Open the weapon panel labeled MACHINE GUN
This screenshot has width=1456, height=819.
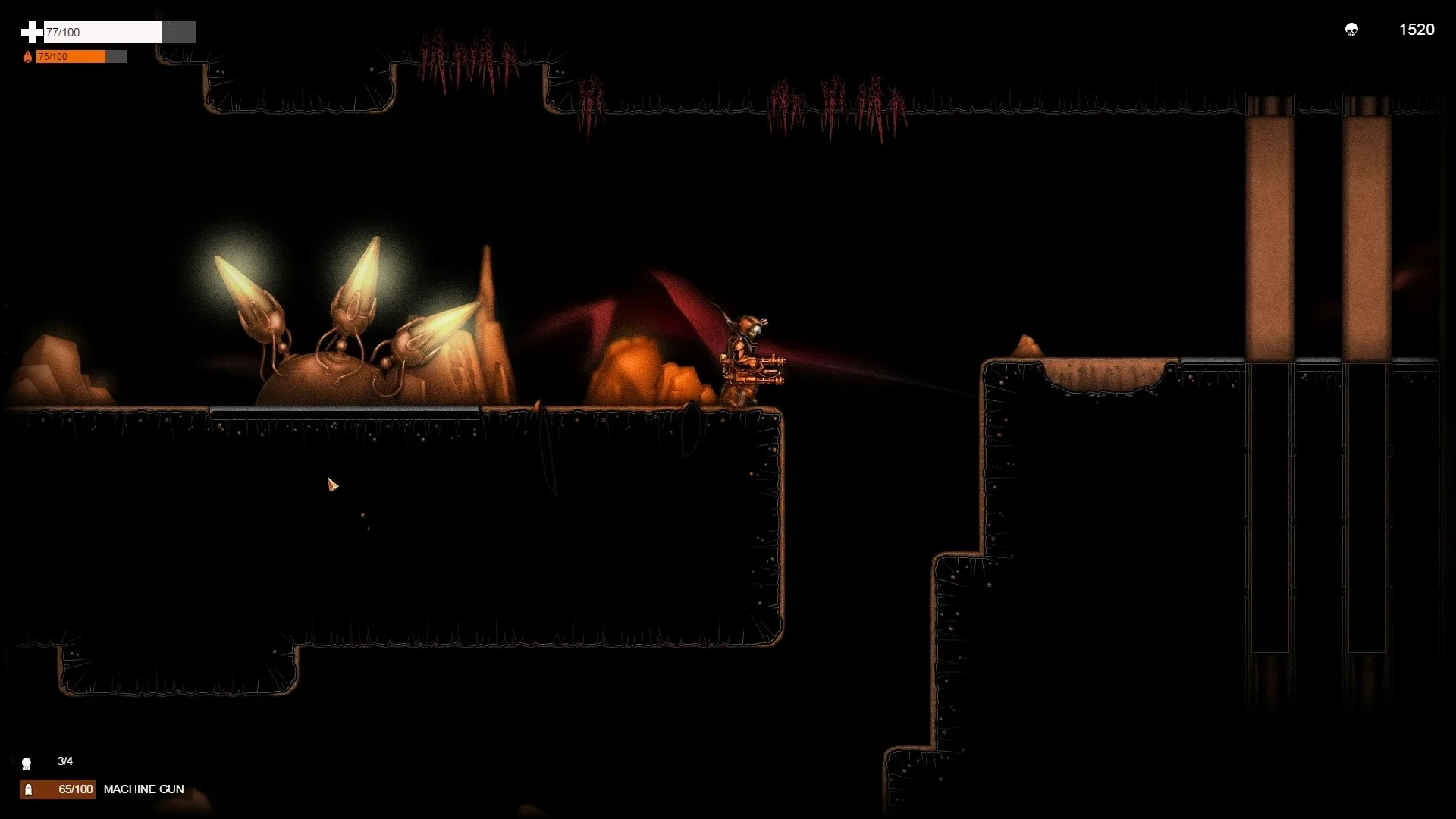[x=144, y=789]
